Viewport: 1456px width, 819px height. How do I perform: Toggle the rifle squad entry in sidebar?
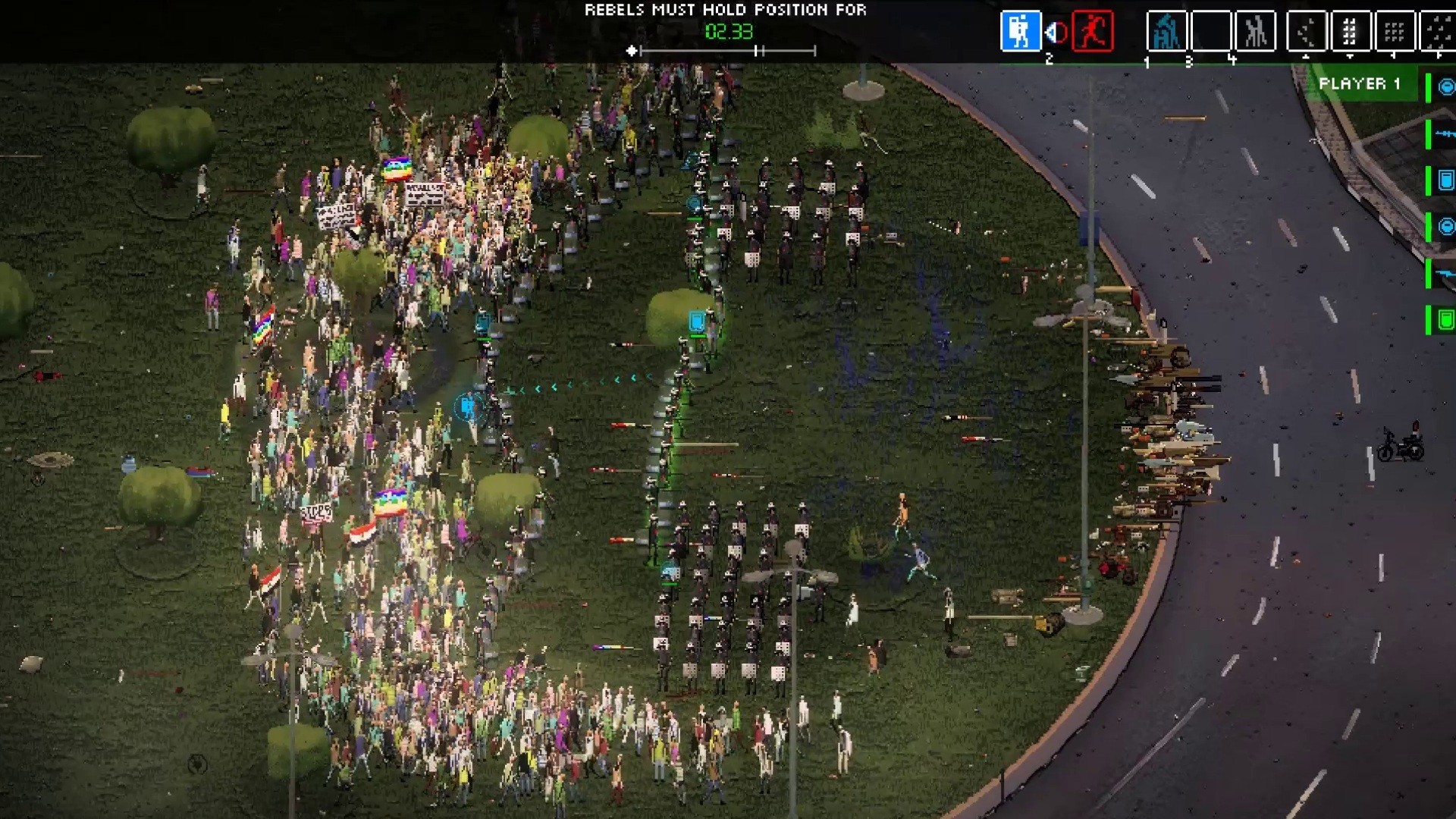1445,133
